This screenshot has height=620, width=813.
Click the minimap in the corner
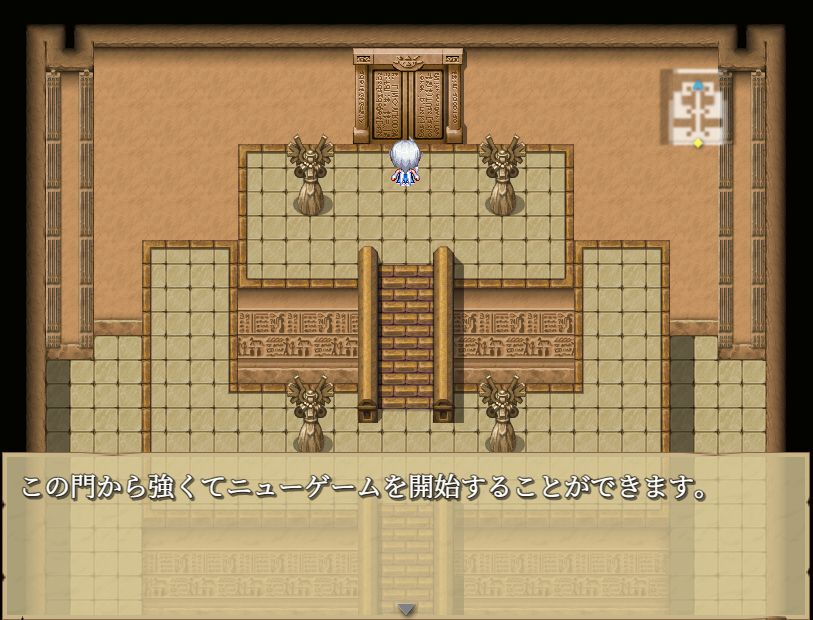pyautogui.click(x=697, y=109)
